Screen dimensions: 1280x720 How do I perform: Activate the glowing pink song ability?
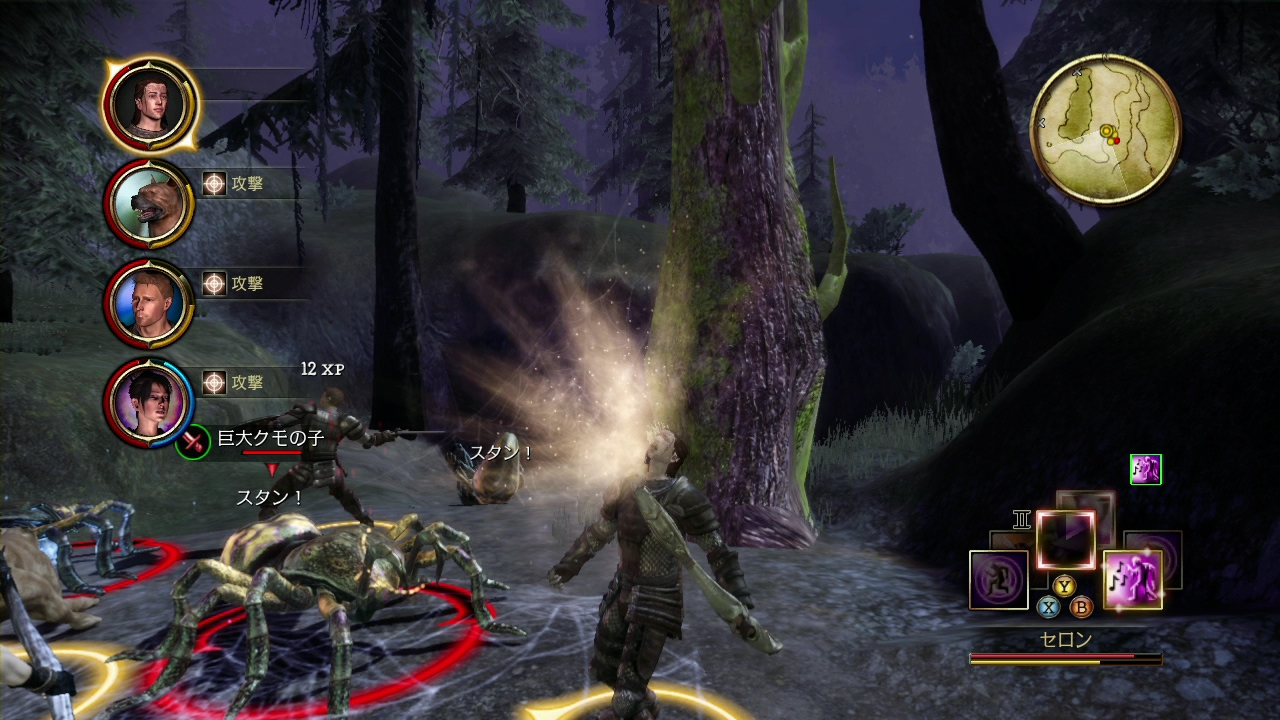coord(1132,579)
